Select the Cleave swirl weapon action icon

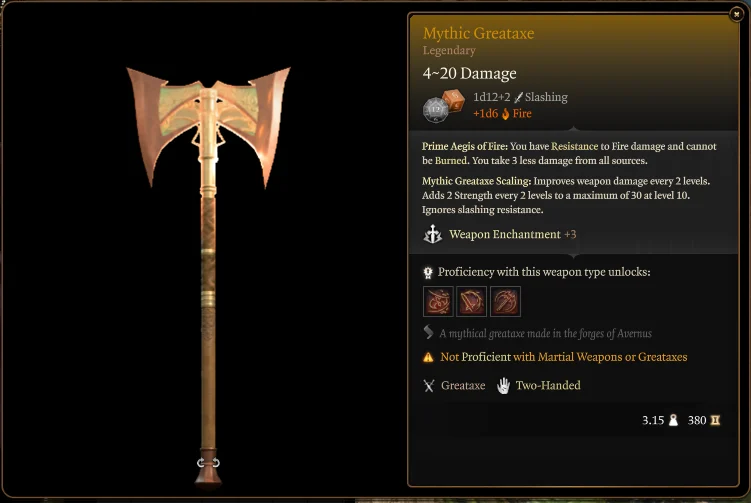(x=438, y=301)
